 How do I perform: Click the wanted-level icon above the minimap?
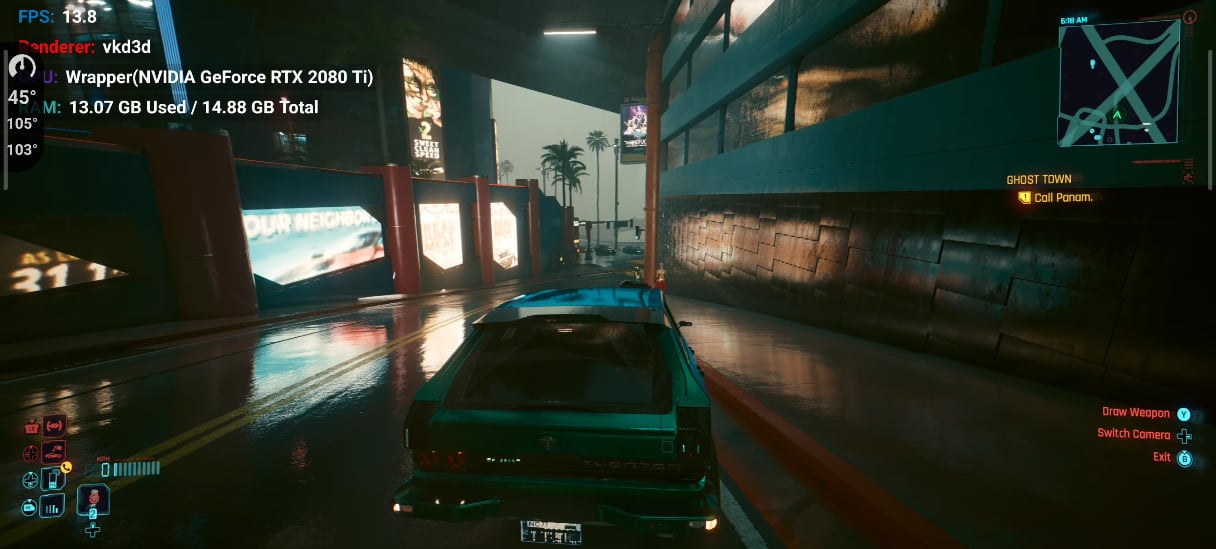click(x=1189, y=17)
